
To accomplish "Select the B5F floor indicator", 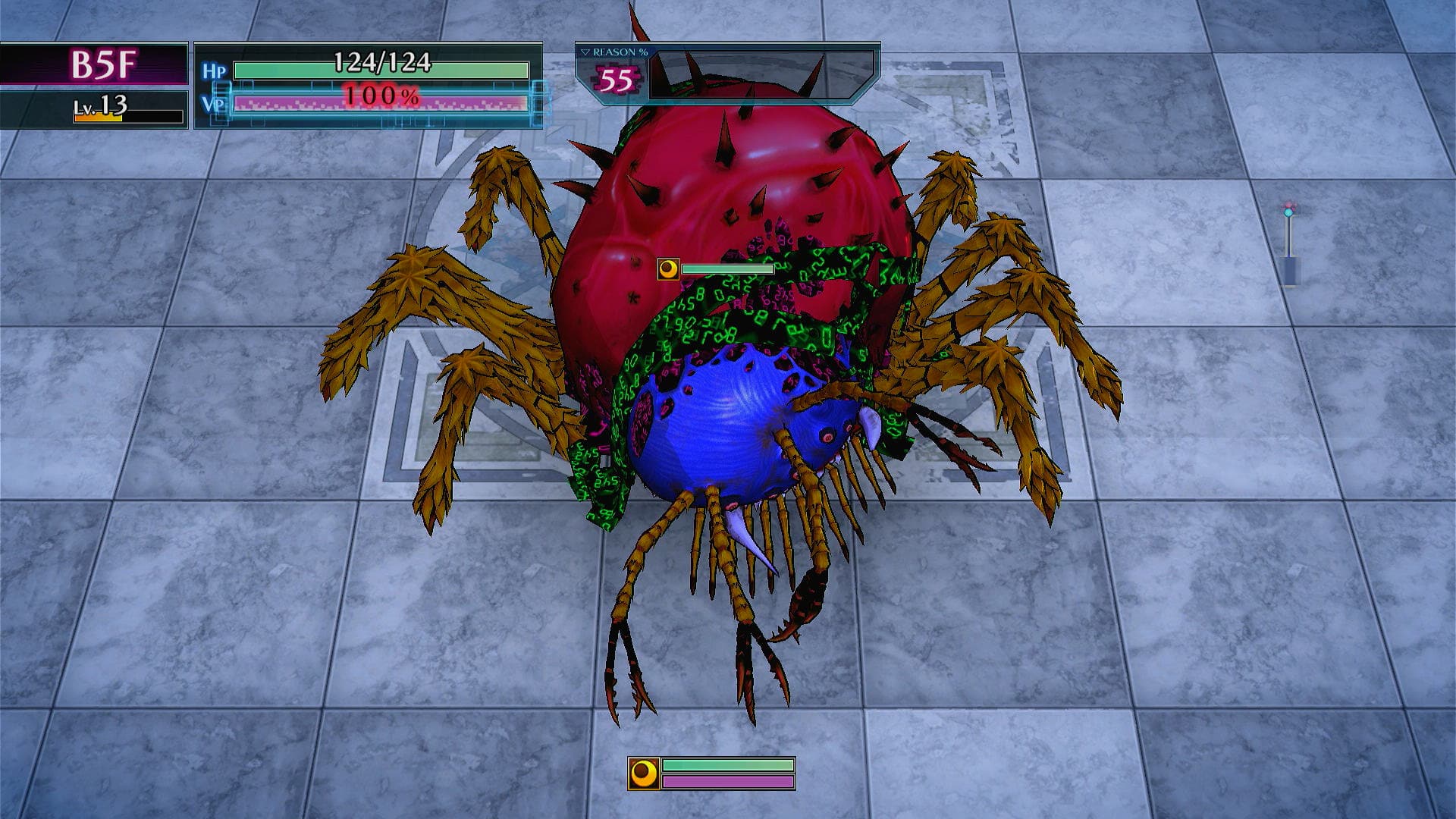I will (x=102, y=64).
